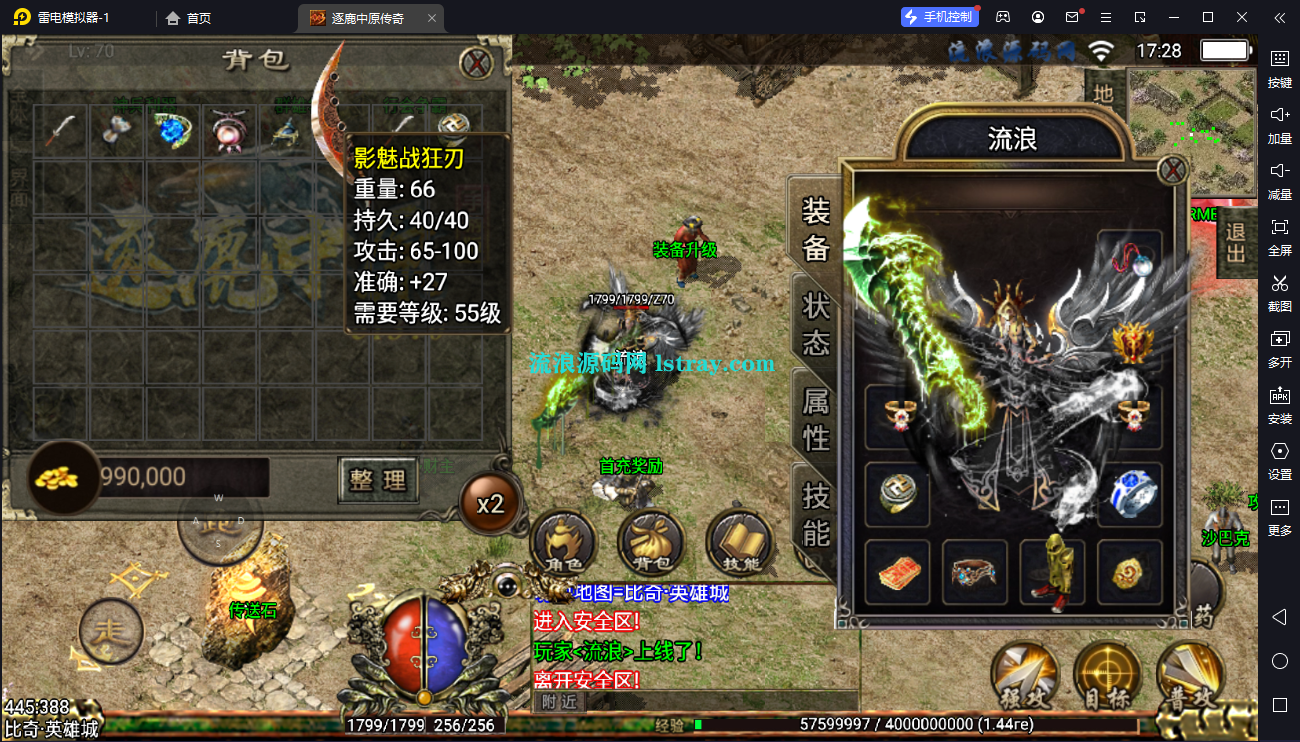Select the 装备 equipment tab
The image size is (1300, 742).
click(816, 228)
